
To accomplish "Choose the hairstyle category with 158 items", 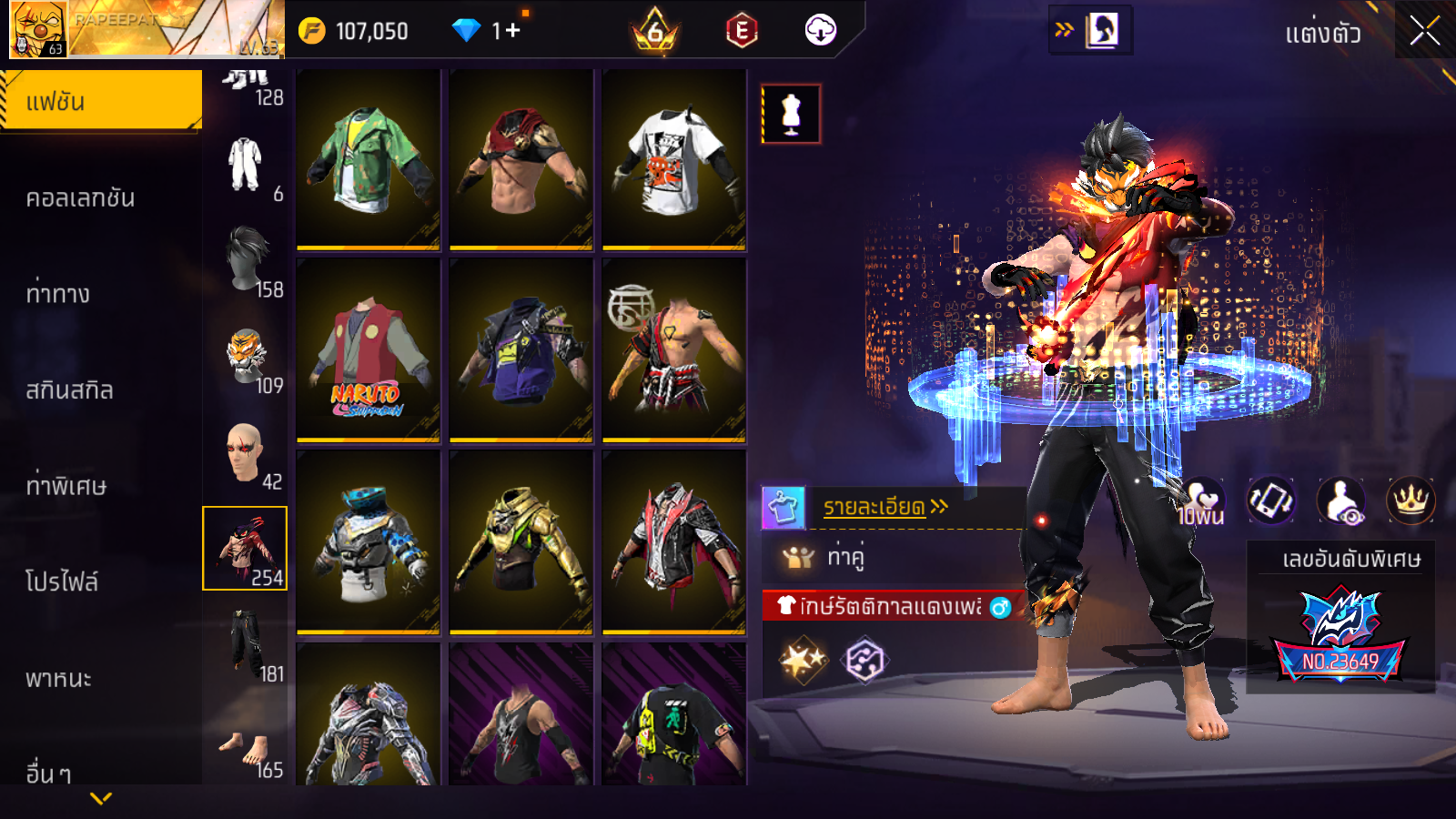I will coord(248,261).
